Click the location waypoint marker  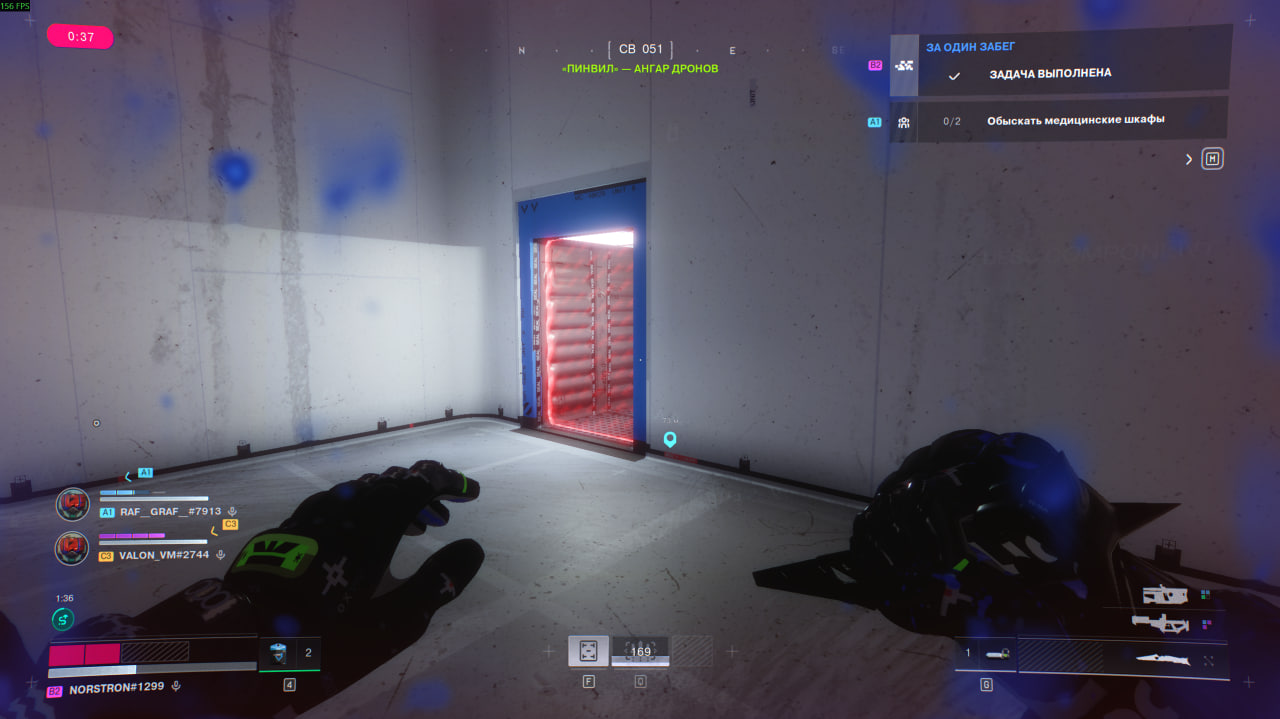click(670, 439)
